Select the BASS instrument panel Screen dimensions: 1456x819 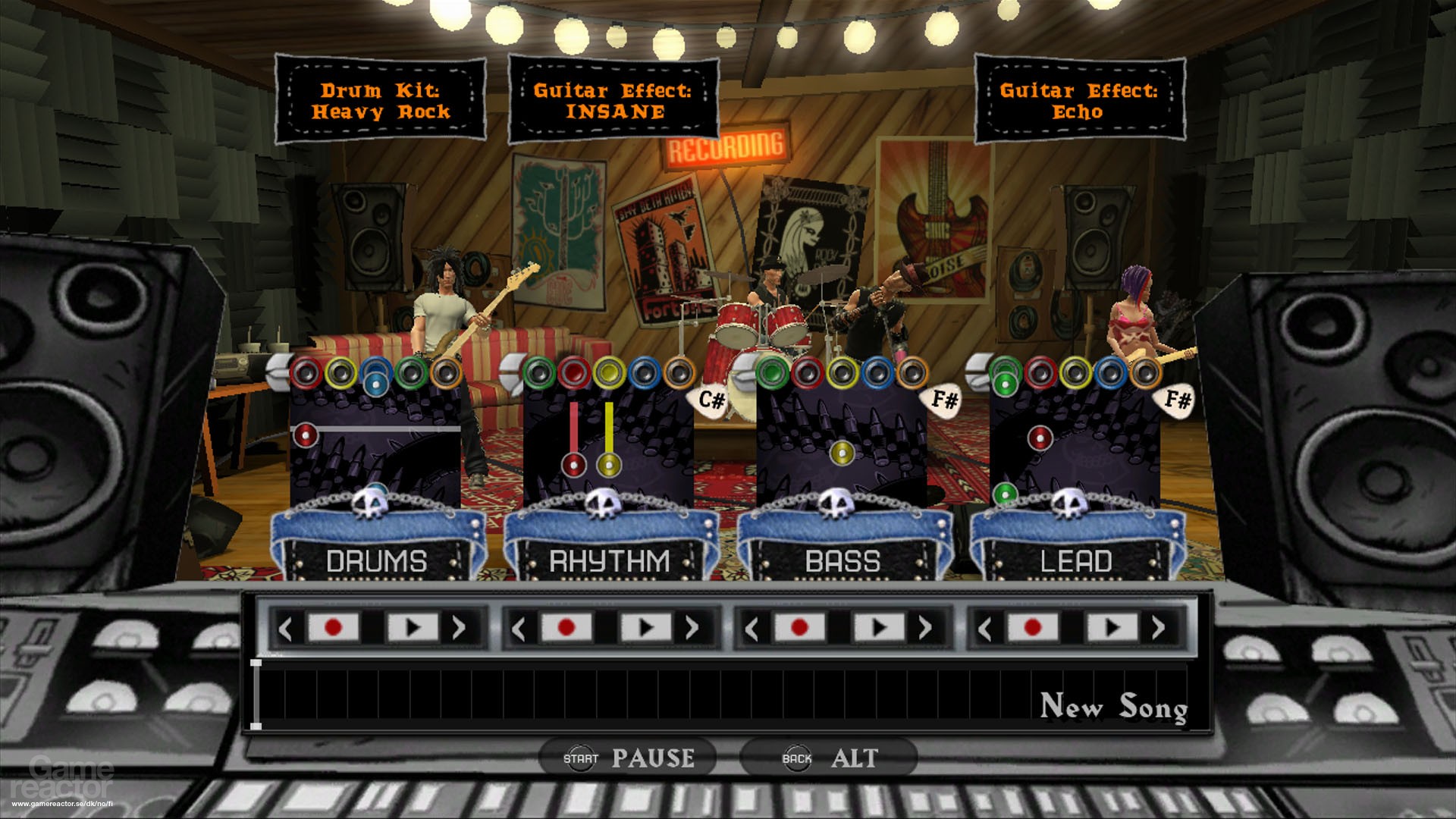click(x=843, y=561)
